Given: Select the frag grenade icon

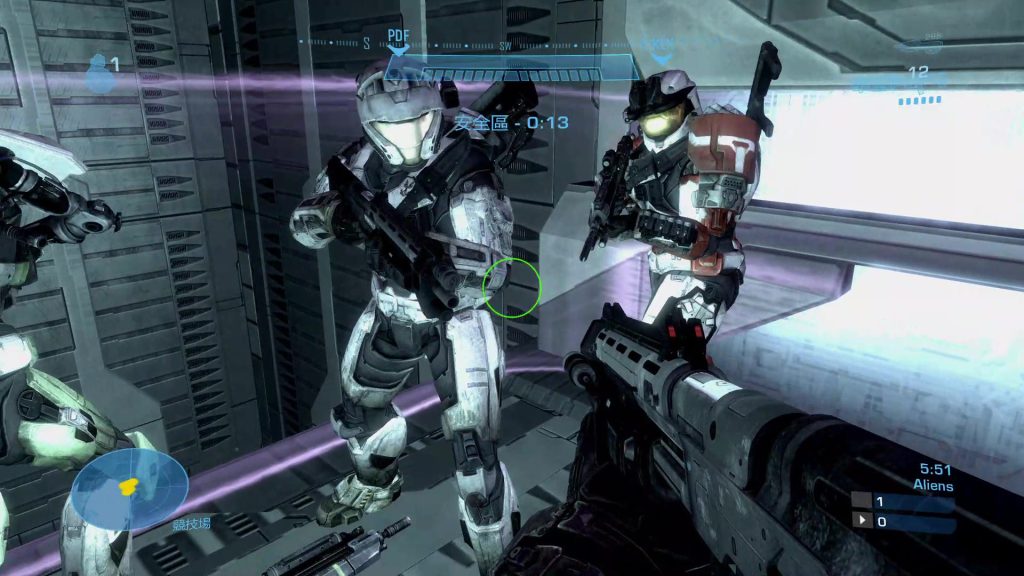Looking at the screenshot, I should point(98,72).
